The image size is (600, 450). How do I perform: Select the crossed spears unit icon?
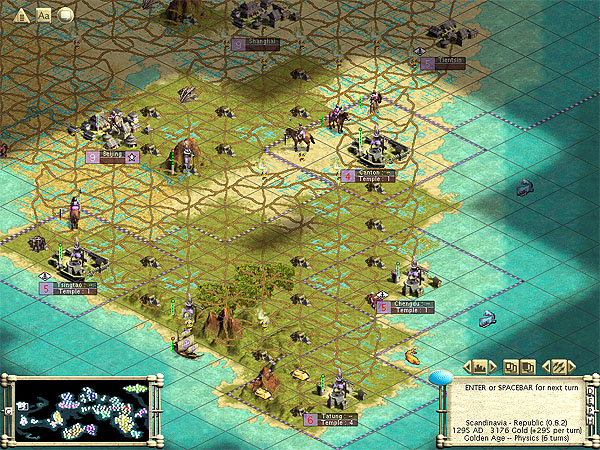558,366
